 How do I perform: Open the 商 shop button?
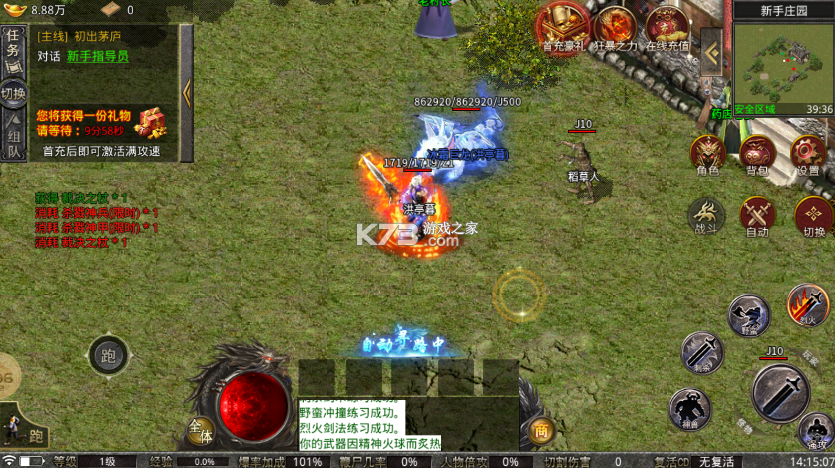(542, 430)
